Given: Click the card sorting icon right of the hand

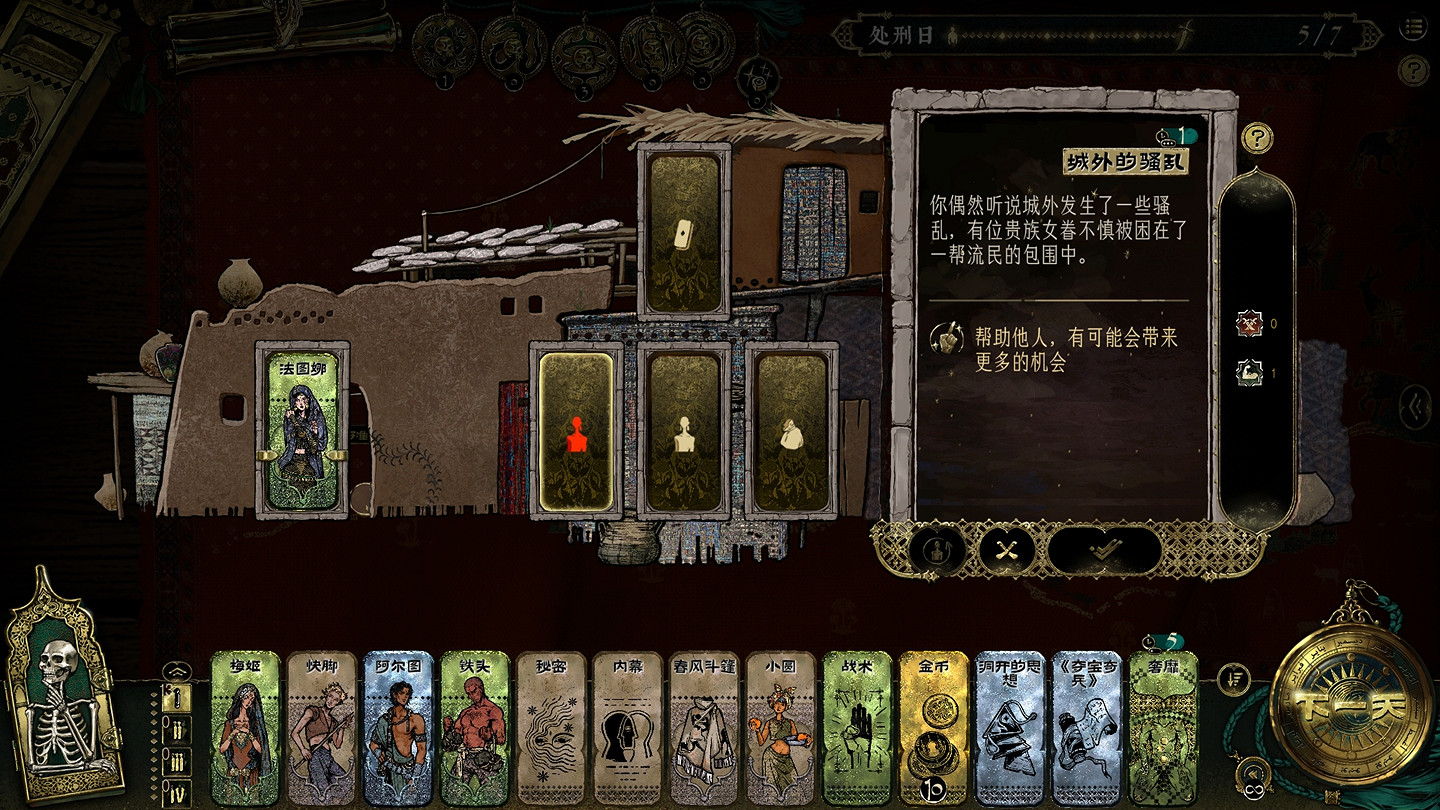Looking at the screenshot, I should pyautogui.click(x=1233, y=679).
